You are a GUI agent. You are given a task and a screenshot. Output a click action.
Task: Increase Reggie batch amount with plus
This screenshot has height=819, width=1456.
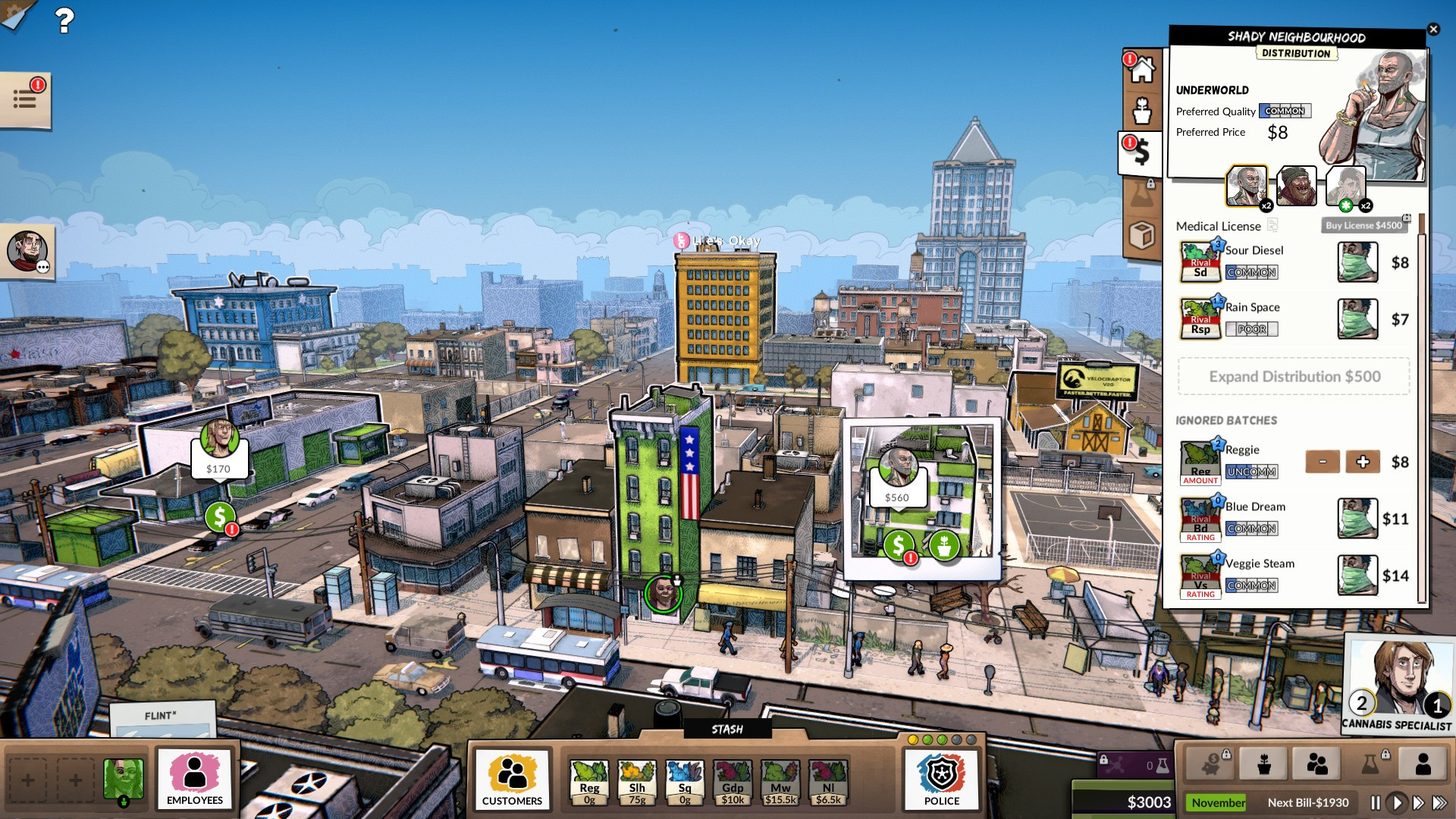point(1363,462)
